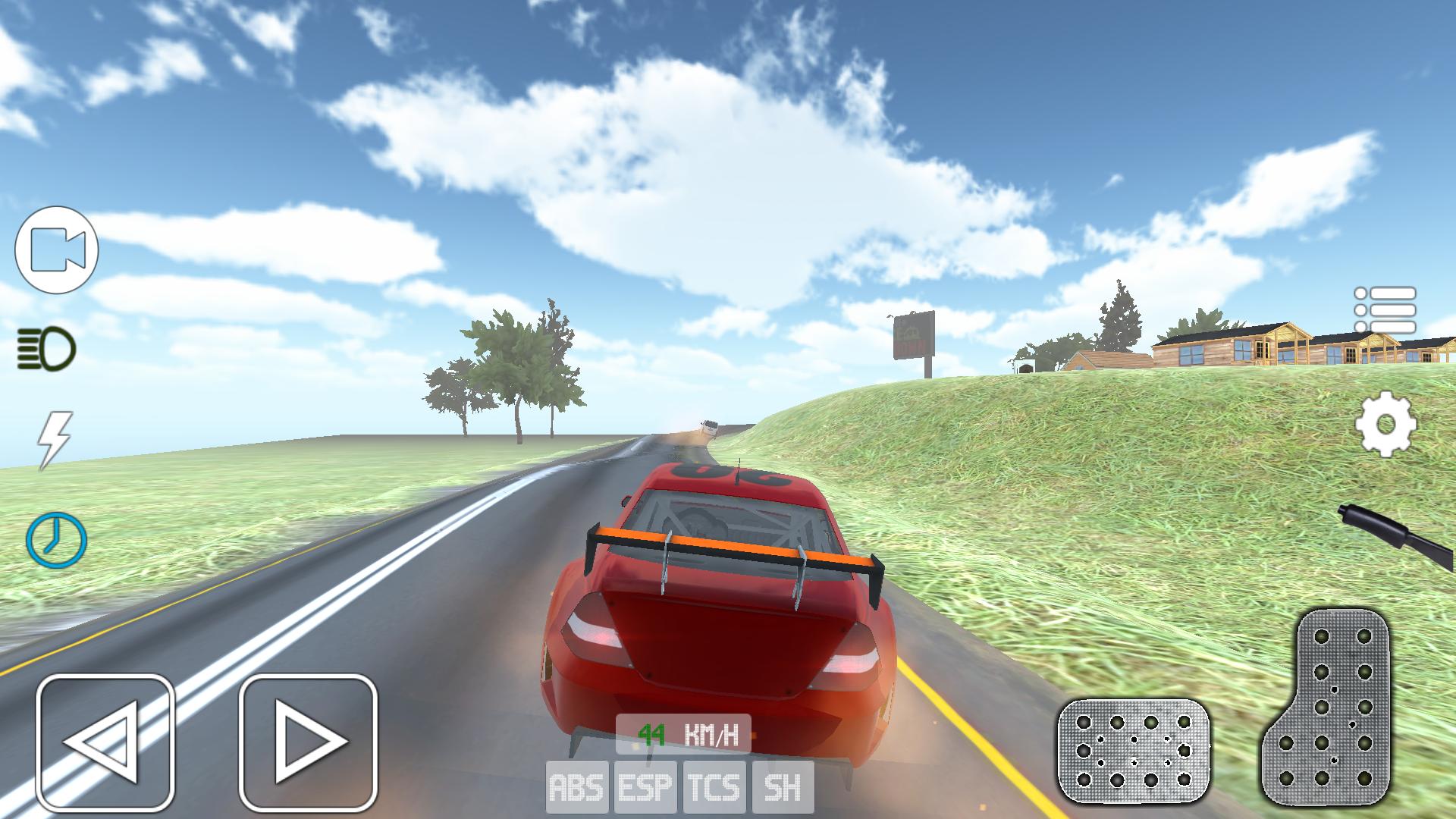Open settings with the gear icon
The width and height of the screenshot is (1456, 819).
pos(1385,424)
